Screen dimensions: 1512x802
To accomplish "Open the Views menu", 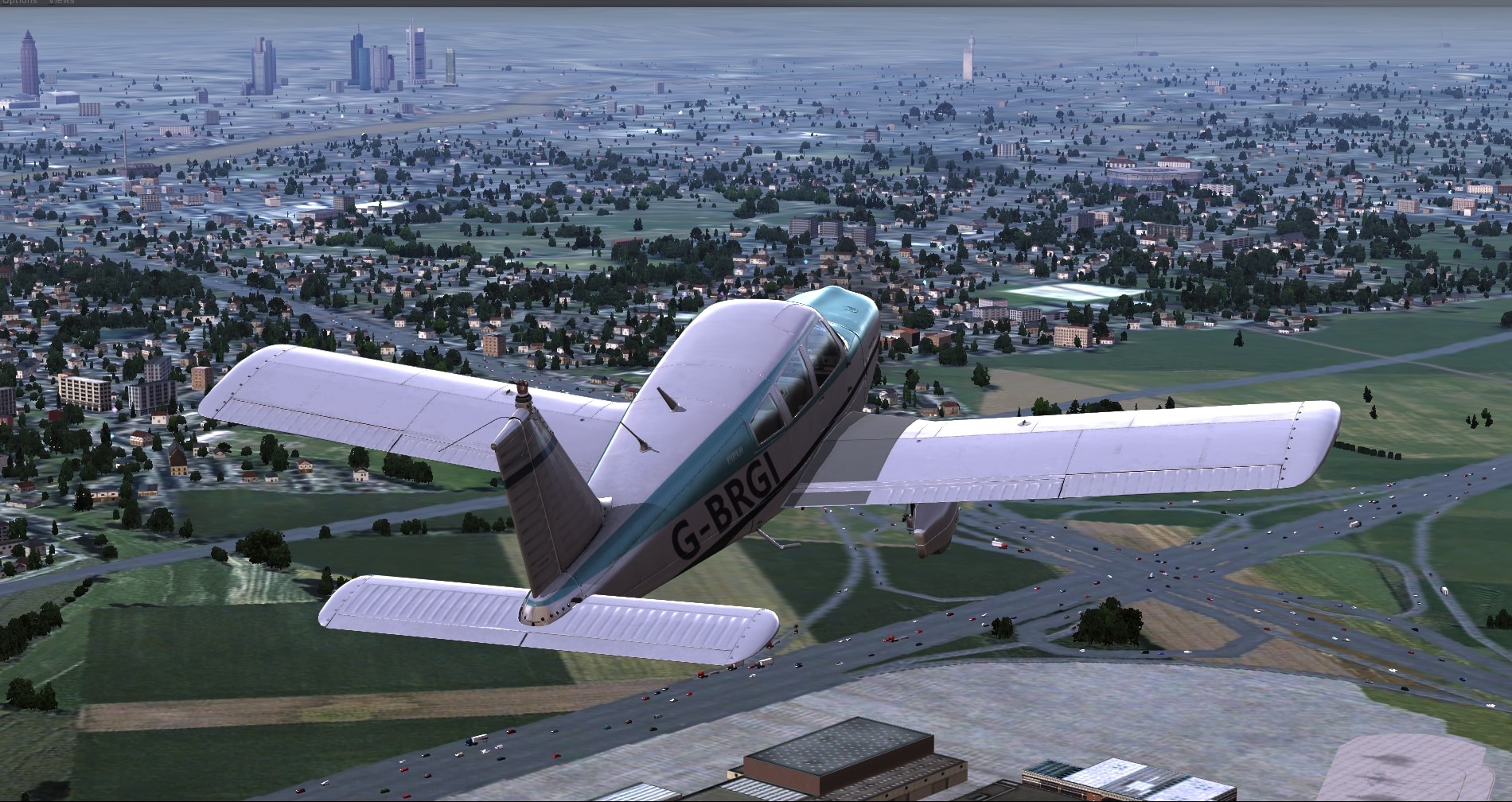I will [x=61, y=2].
